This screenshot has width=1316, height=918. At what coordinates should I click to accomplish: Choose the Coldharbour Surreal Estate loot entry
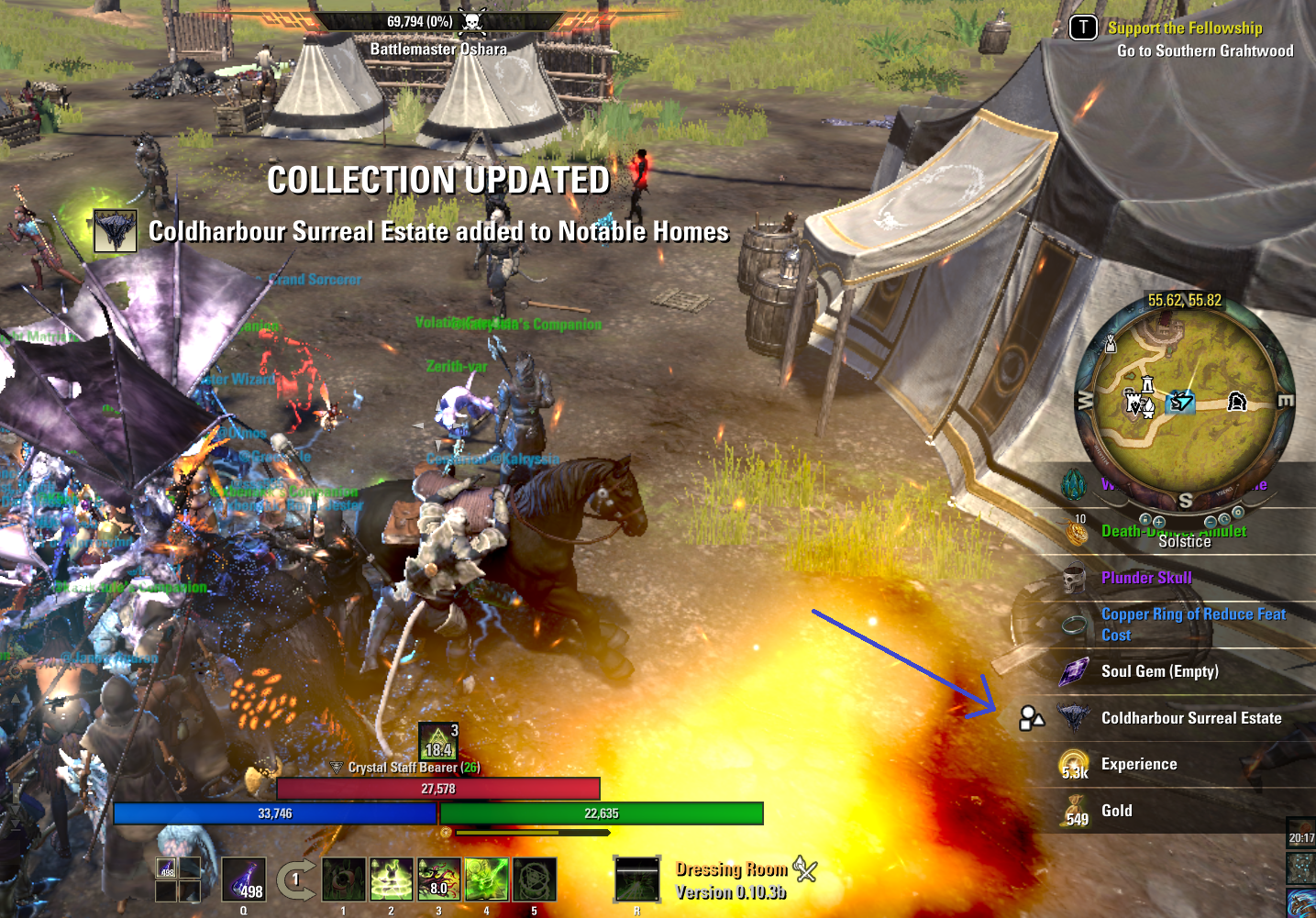point(1190,718)
